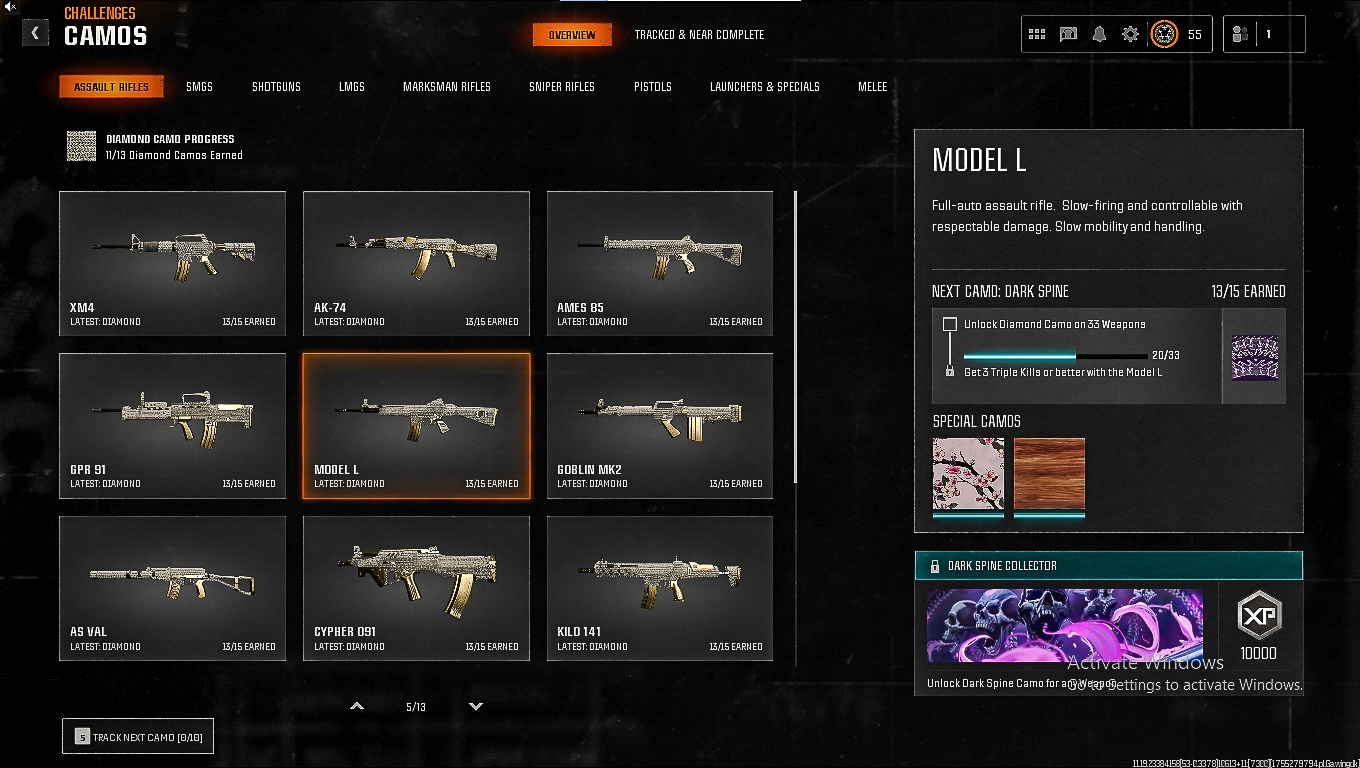
Task: Page down with the bottom arrow
Action: 476,706
